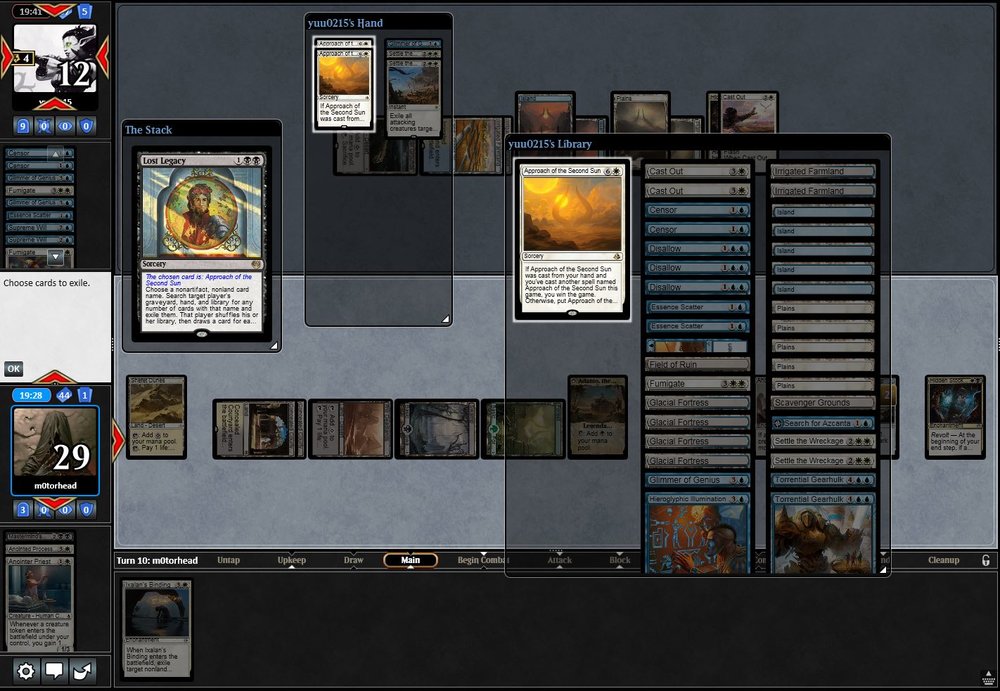Choose Glimmer of Genius in library list
The image size is (1000, 691).
pyautogui.click(x=697, y=481)
